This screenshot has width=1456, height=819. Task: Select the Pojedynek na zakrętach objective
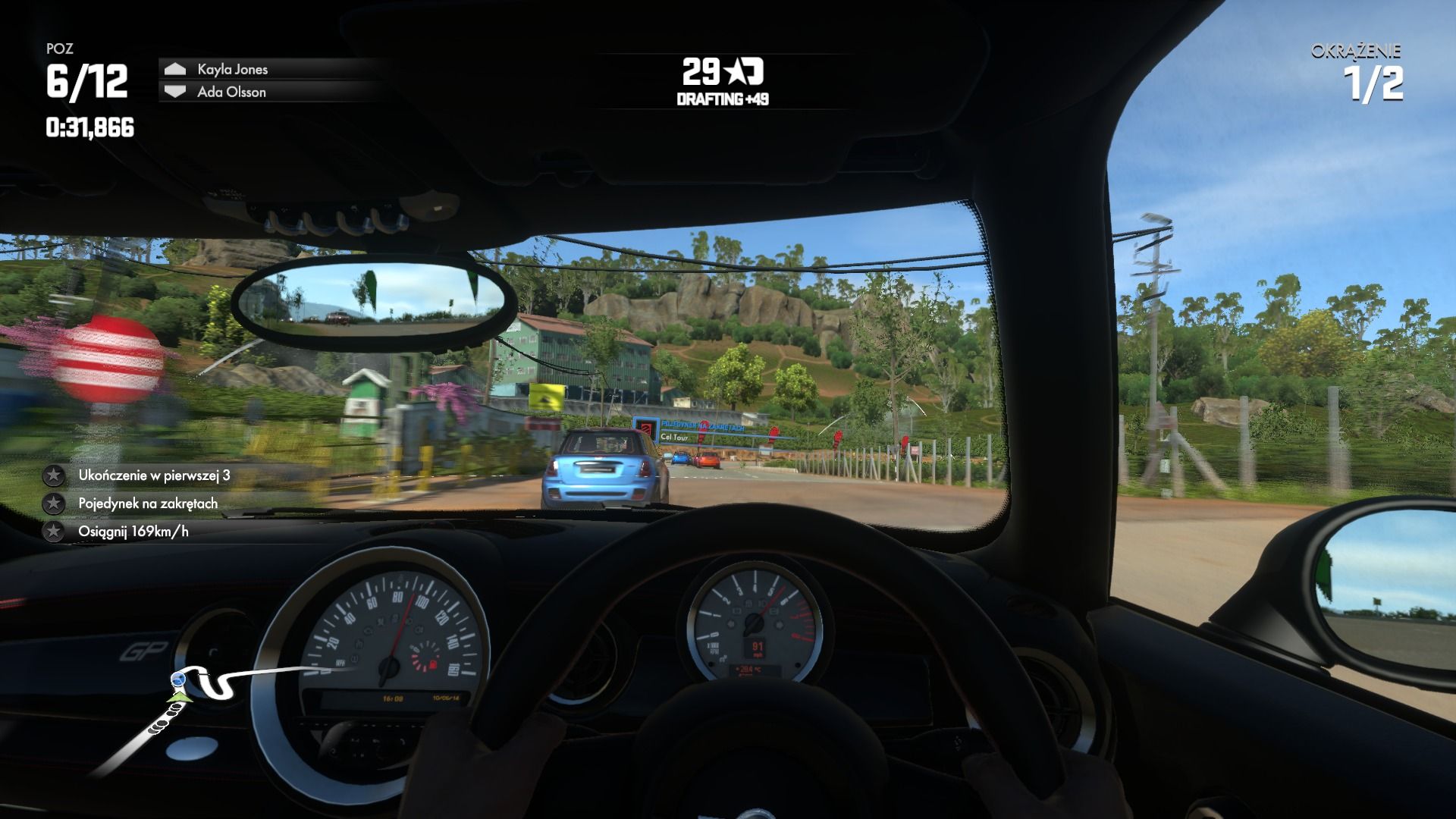click(148, 504)
